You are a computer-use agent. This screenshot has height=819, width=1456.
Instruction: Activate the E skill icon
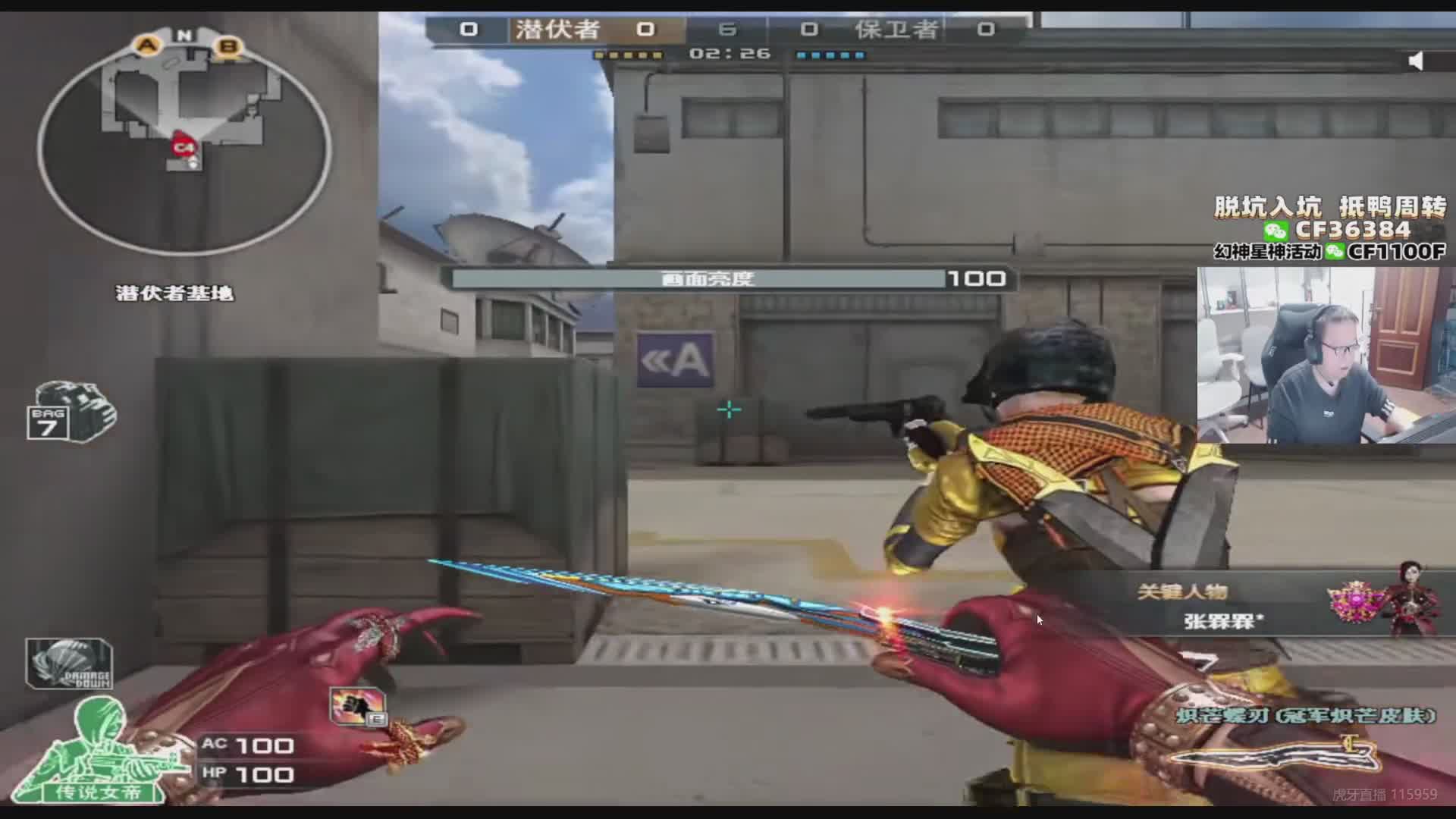(x=358, y=707)
